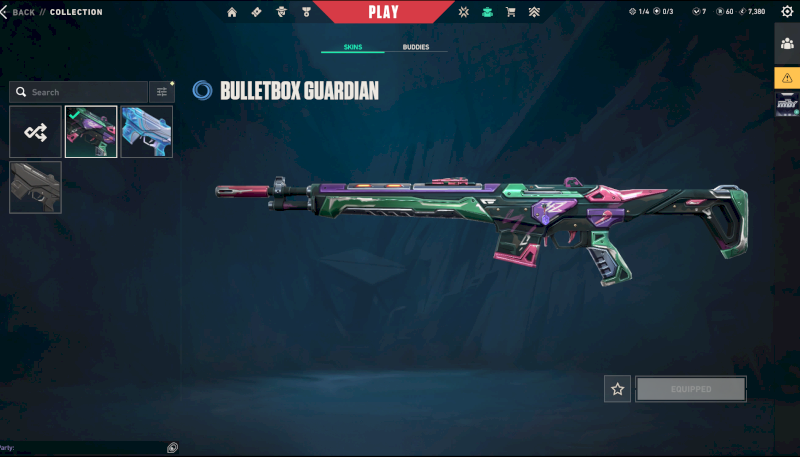Viewport: 800px width, 457px height.
Task: Click the party chat icon at bottom
Action: pos(172,448)
